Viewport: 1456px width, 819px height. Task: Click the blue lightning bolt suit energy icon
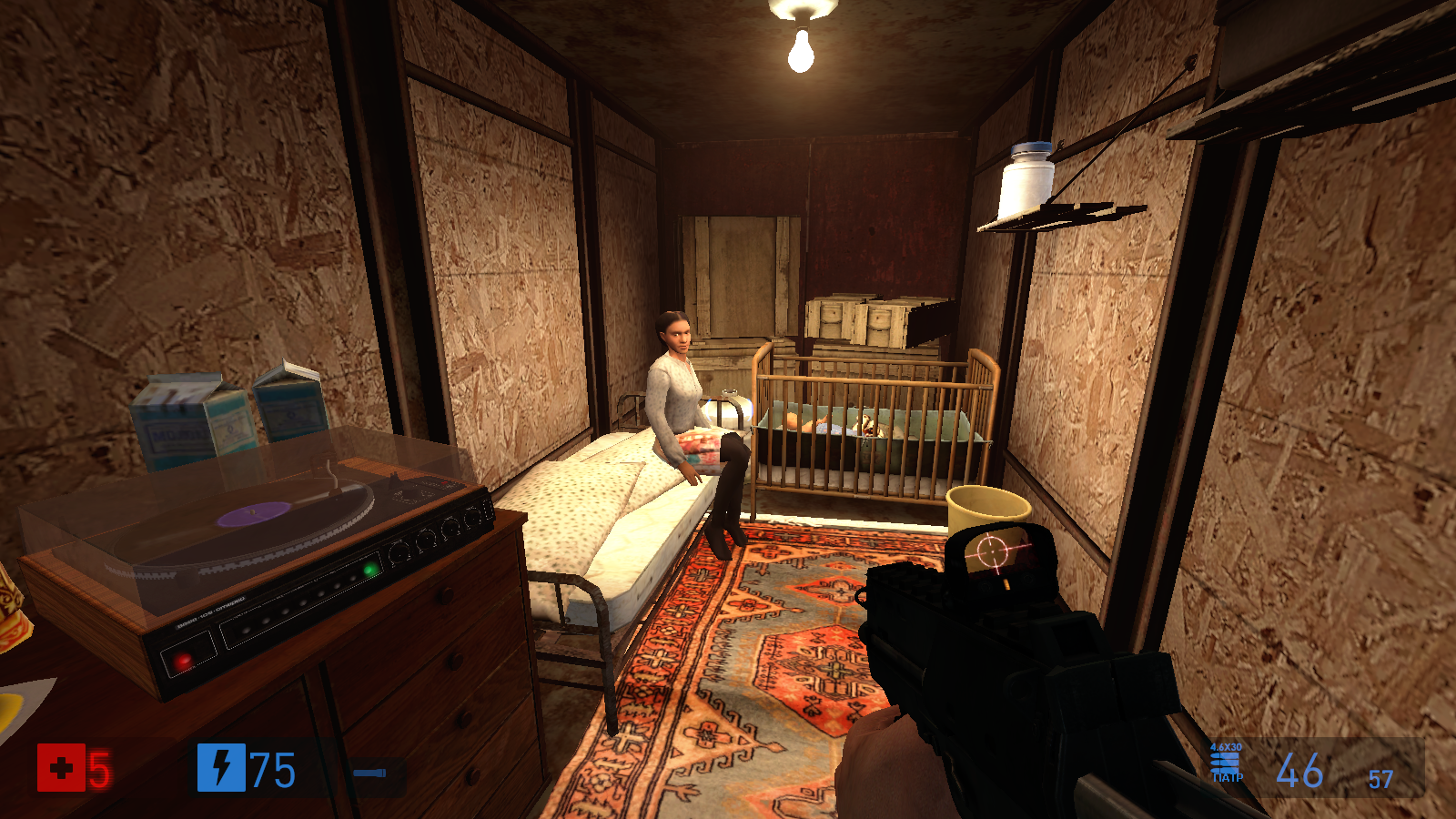click(221, 767)
